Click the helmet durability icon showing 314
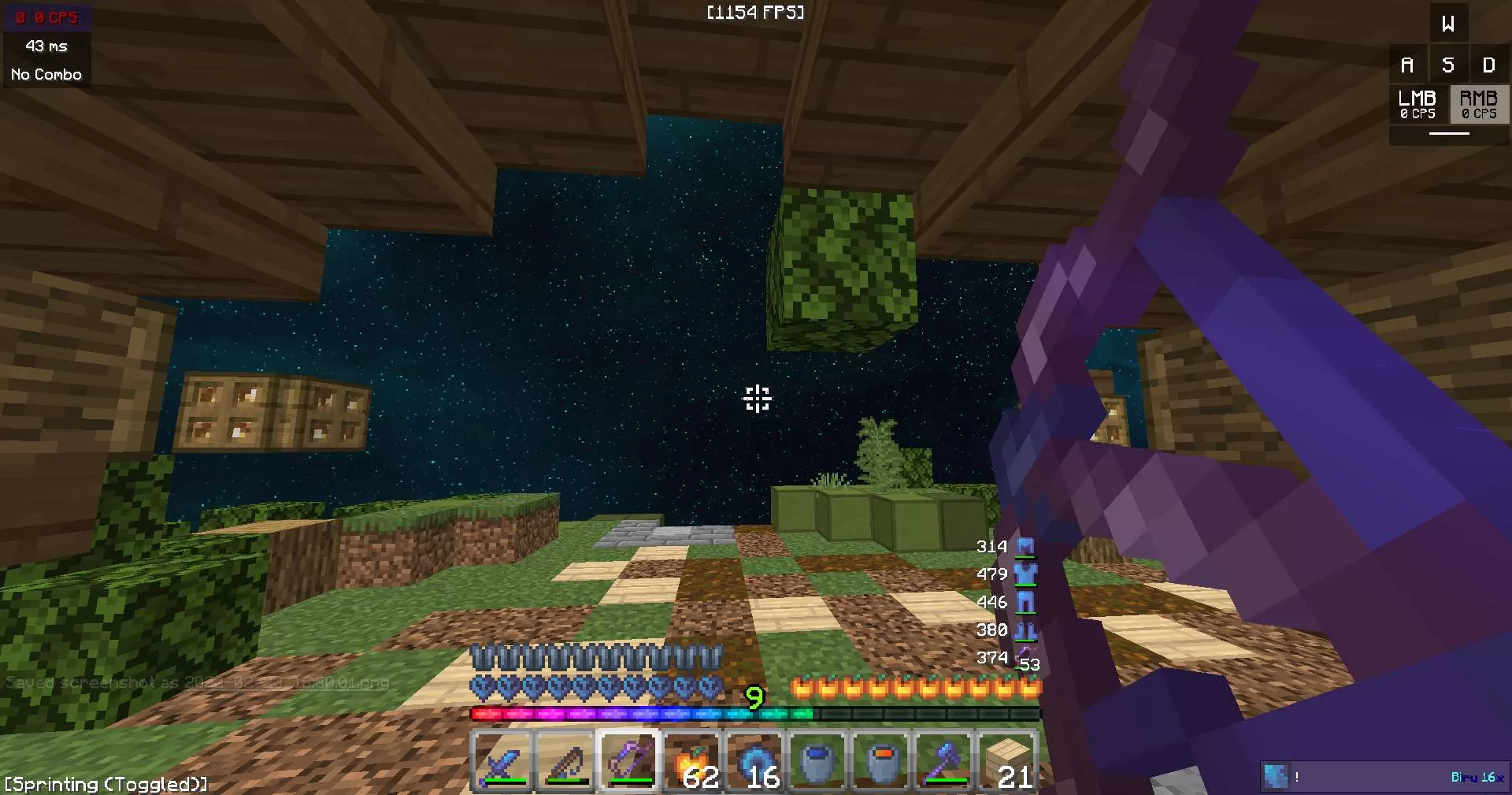This screenshot has height=795, width=1512. pyautogui.click(x=1026, y=546)
